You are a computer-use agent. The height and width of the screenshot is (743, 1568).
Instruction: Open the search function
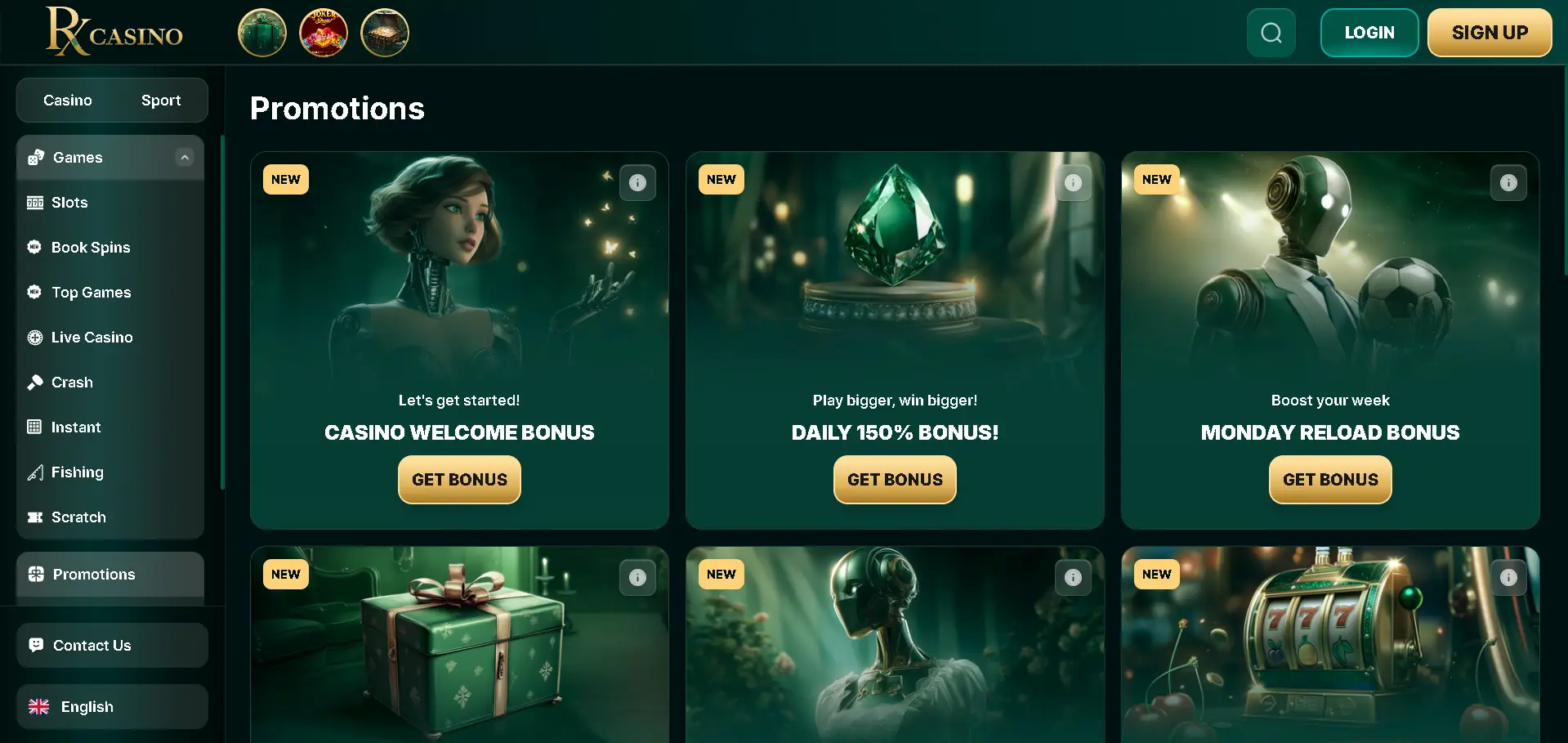click(x=1271, y=32)
